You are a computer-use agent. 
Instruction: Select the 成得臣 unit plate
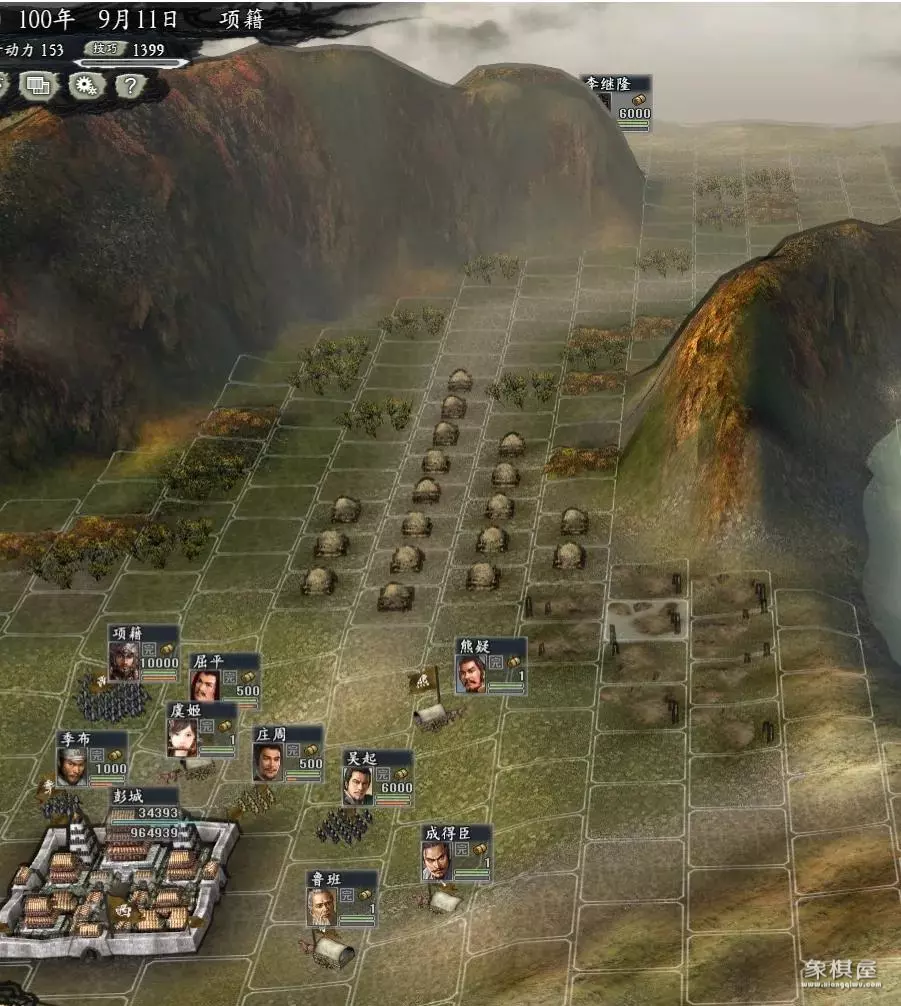pos(456,852)
